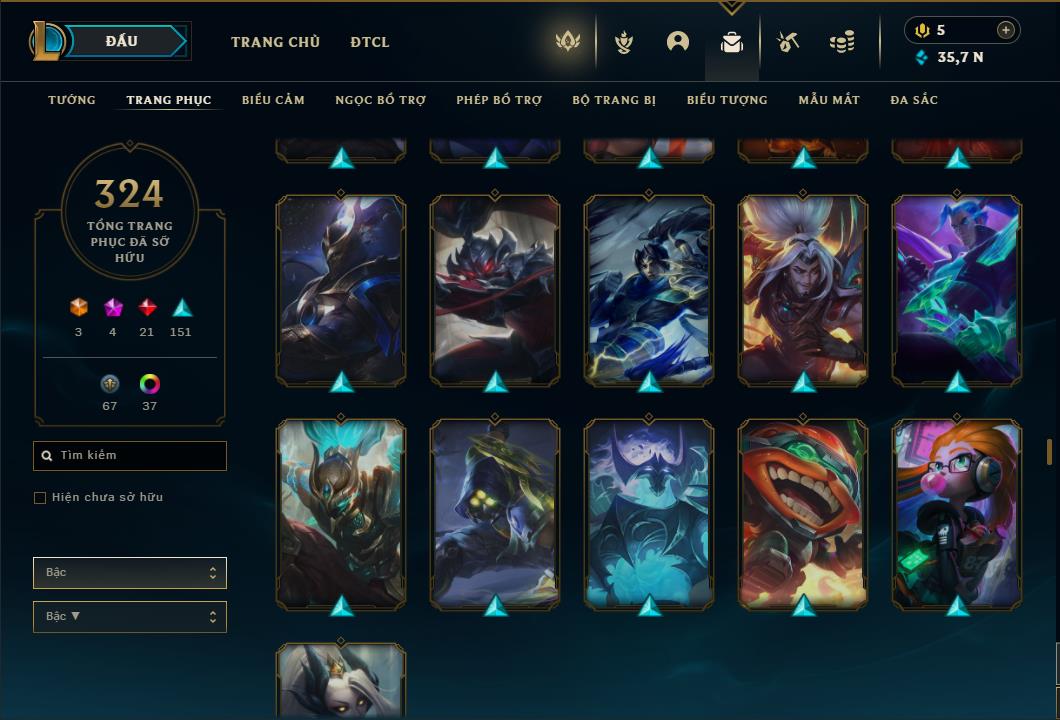Select the NGỌC BỔ TRỢ tab
Viewport: 1060px width, 720px height.
coord(380,100)
